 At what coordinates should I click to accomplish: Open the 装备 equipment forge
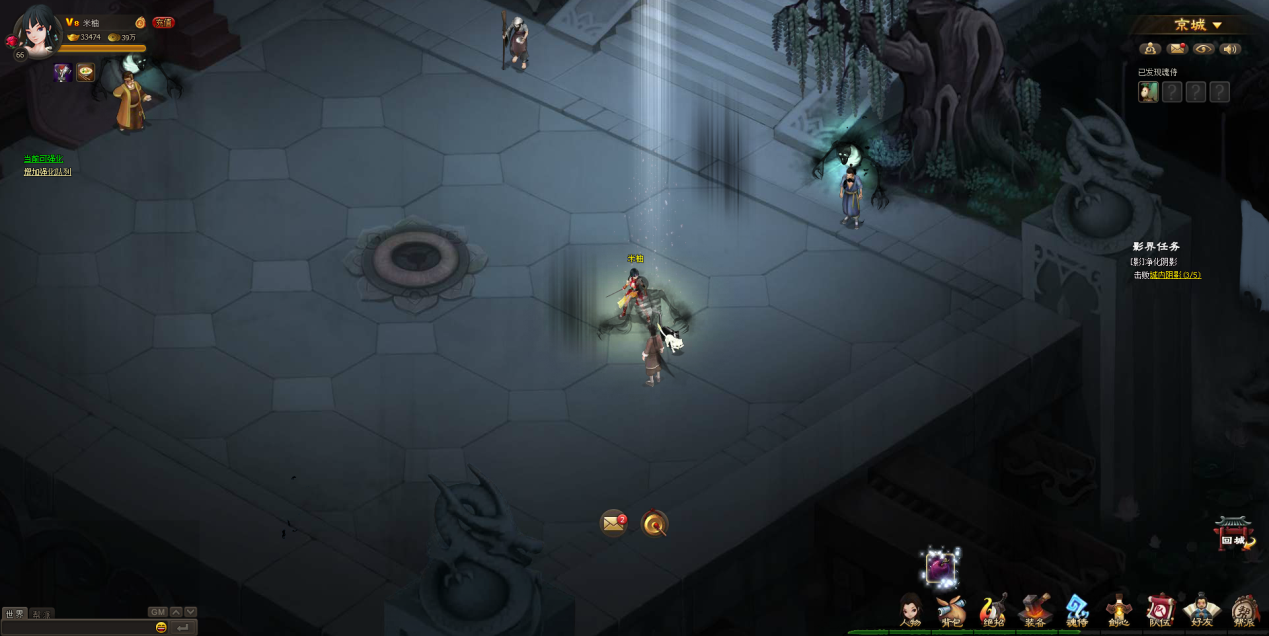tap(1035, 610)
